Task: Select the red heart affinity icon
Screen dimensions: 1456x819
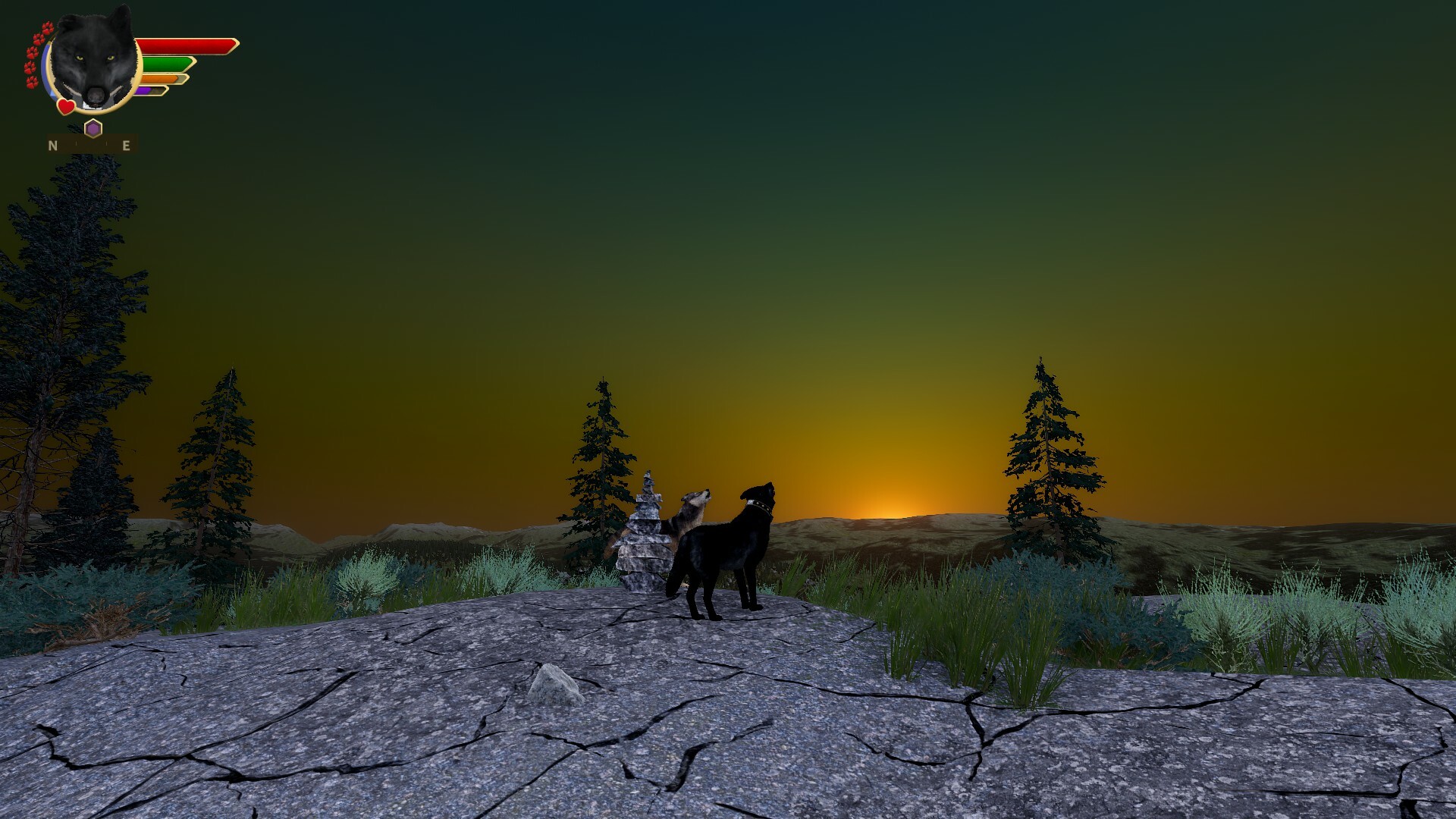Action: click(65, 108)
